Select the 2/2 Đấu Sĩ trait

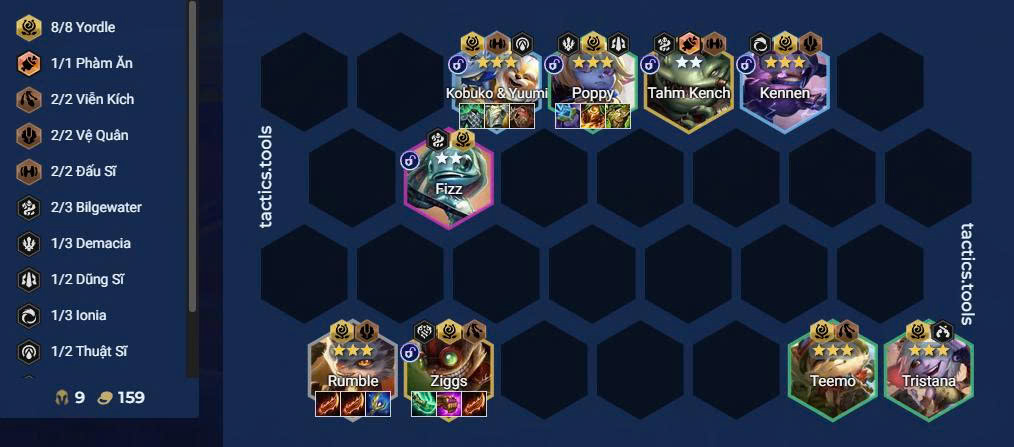coord(89,171)
